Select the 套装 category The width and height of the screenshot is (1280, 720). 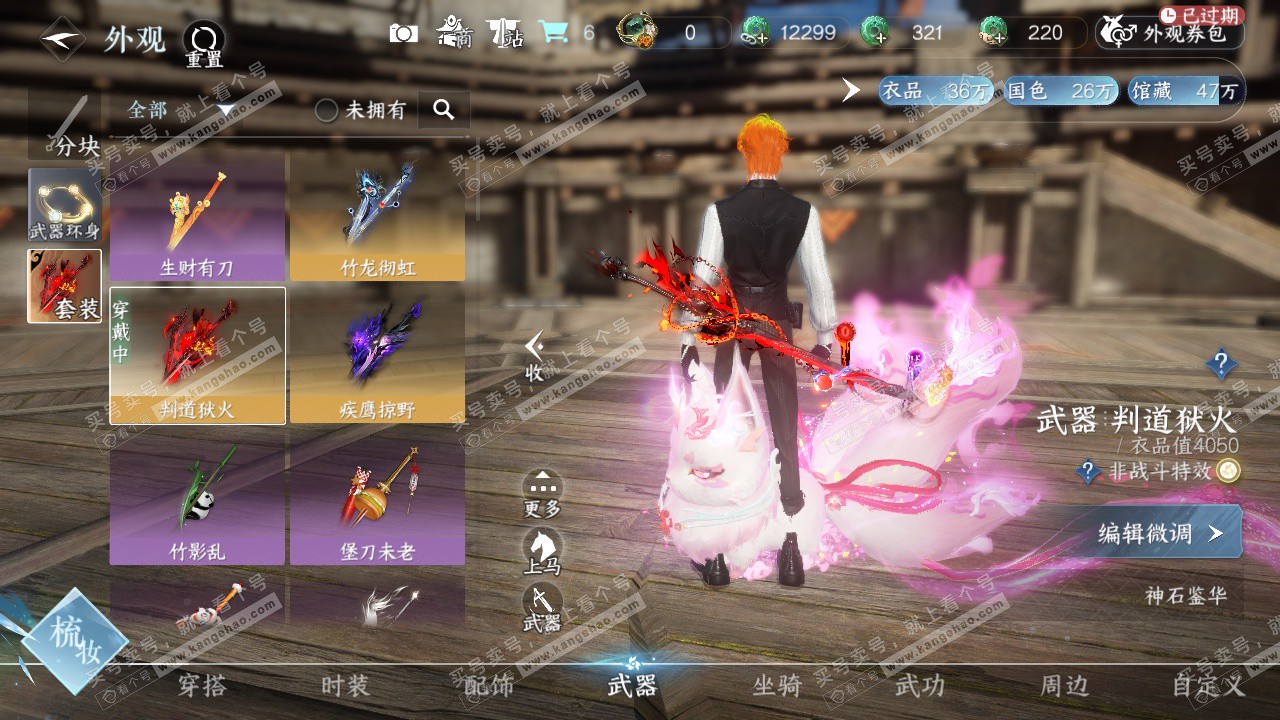tap(64, 286)
